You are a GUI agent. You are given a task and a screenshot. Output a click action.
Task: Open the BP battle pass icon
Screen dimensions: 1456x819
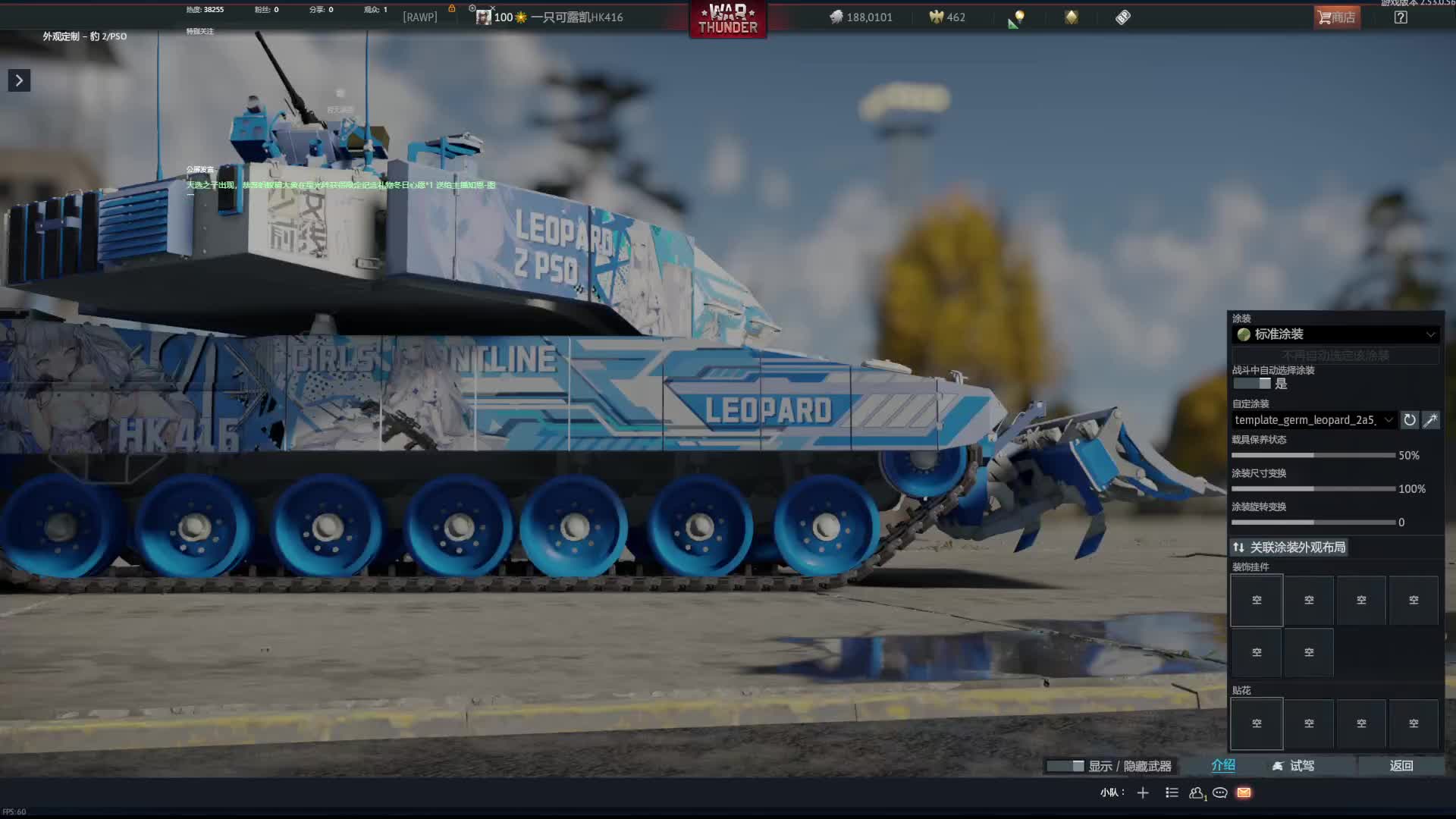[x=1123, y=17]
